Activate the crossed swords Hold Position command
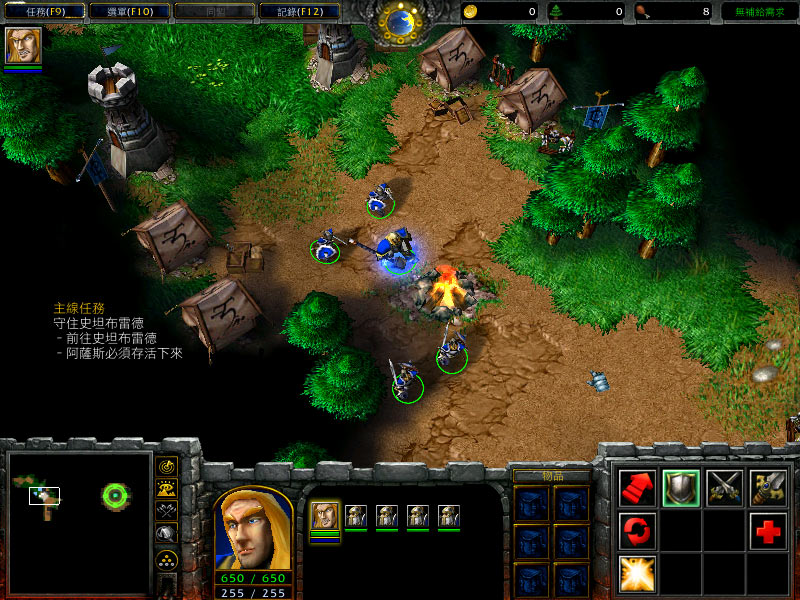This screenshot has width=800, height=600. tap(725, 487)
